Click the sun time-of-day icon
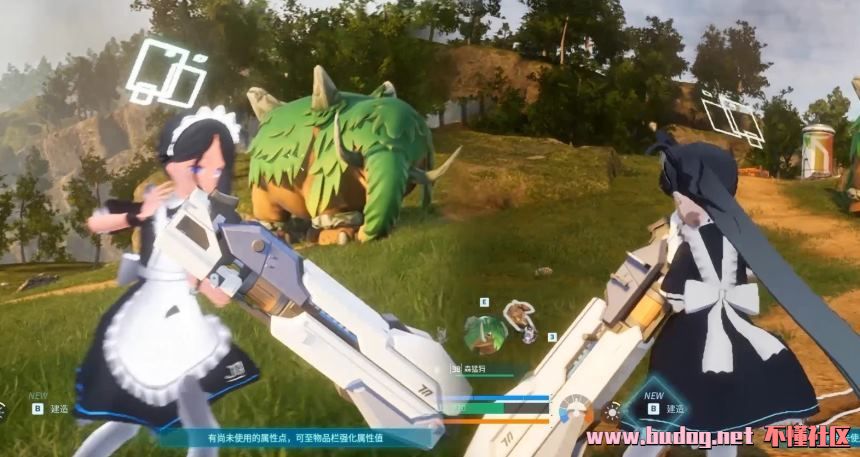This screenshot has width=860, height=457. (x=612, y=411)
